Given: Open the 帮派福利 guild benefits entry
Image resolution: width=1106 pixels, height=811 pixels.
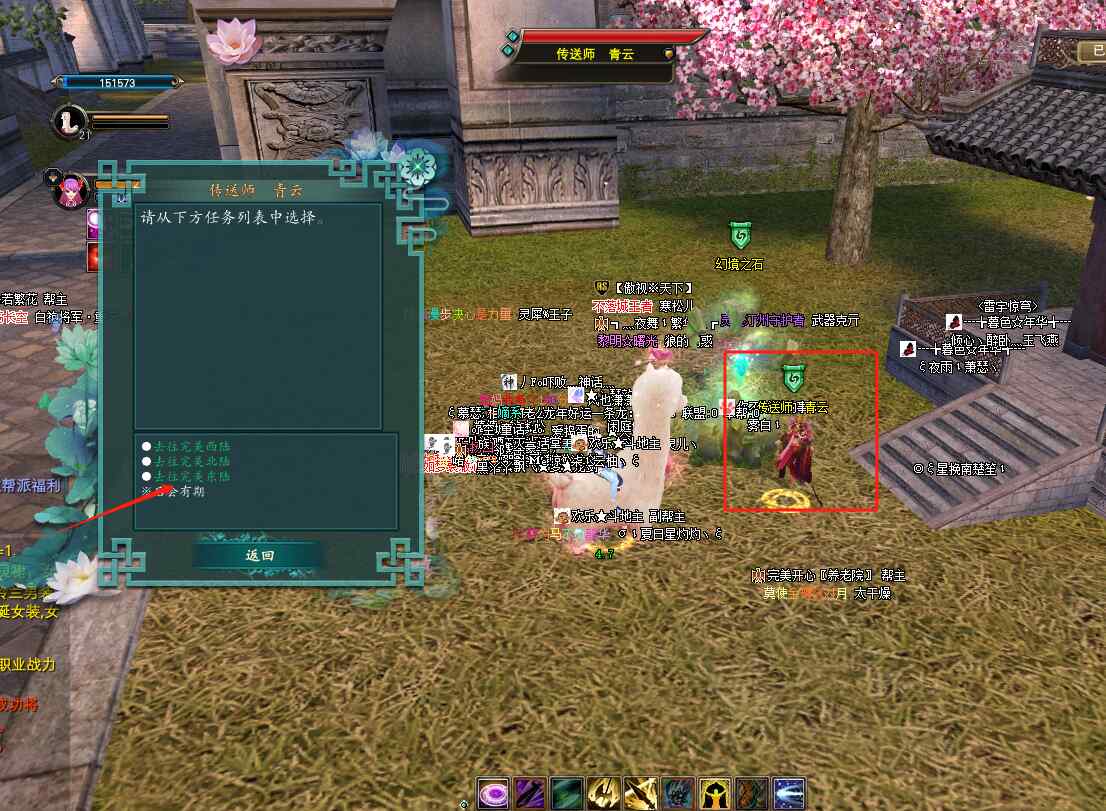Looking at the screenshot, I should point(30,486).
